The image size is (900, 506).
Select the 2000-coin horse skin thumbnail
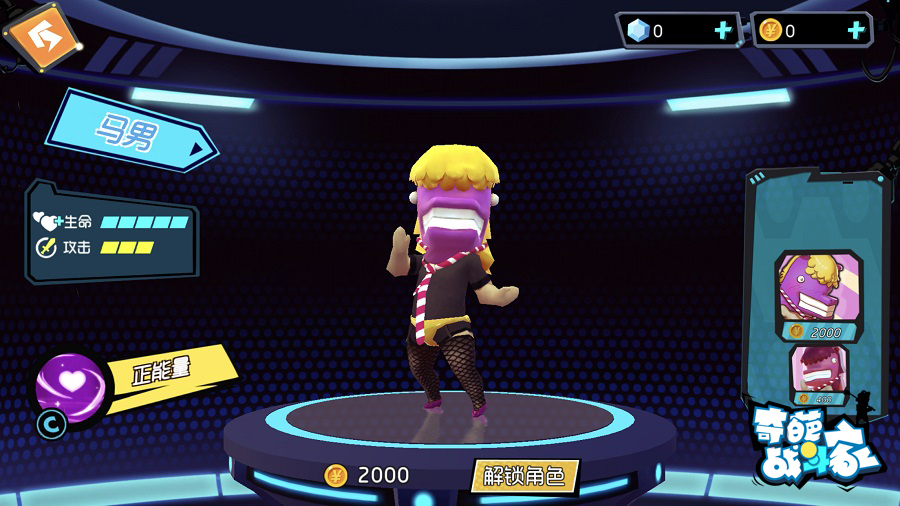818,292
